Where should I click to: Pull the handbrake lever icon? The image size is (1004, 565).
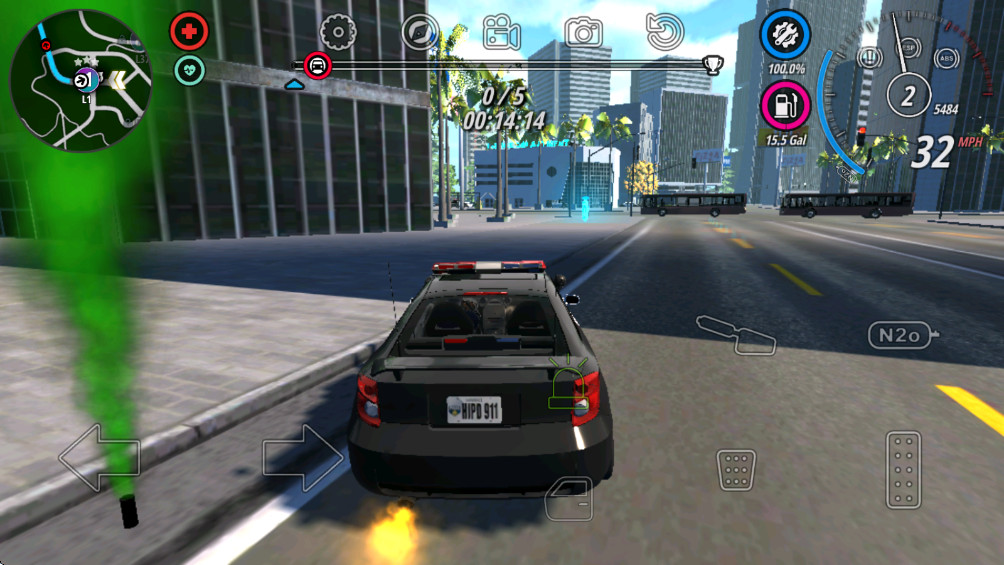(x=736, y=334)
